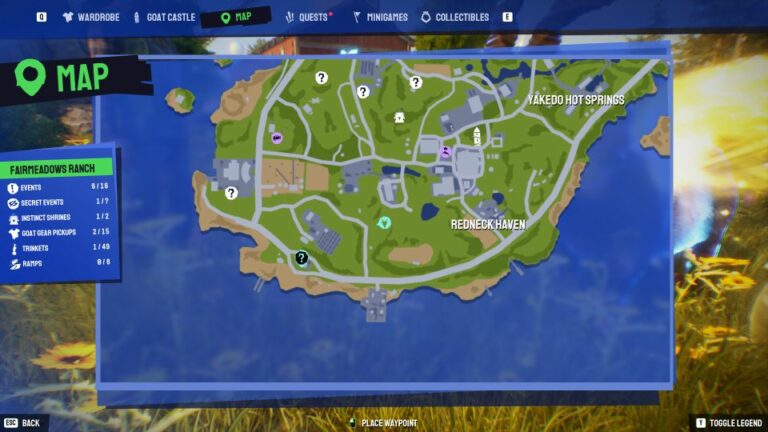The width and height of the screenshot is (768, 432).
Task: Click the green goat player marker
Action: pyautogui.click(x=384, y=222)
